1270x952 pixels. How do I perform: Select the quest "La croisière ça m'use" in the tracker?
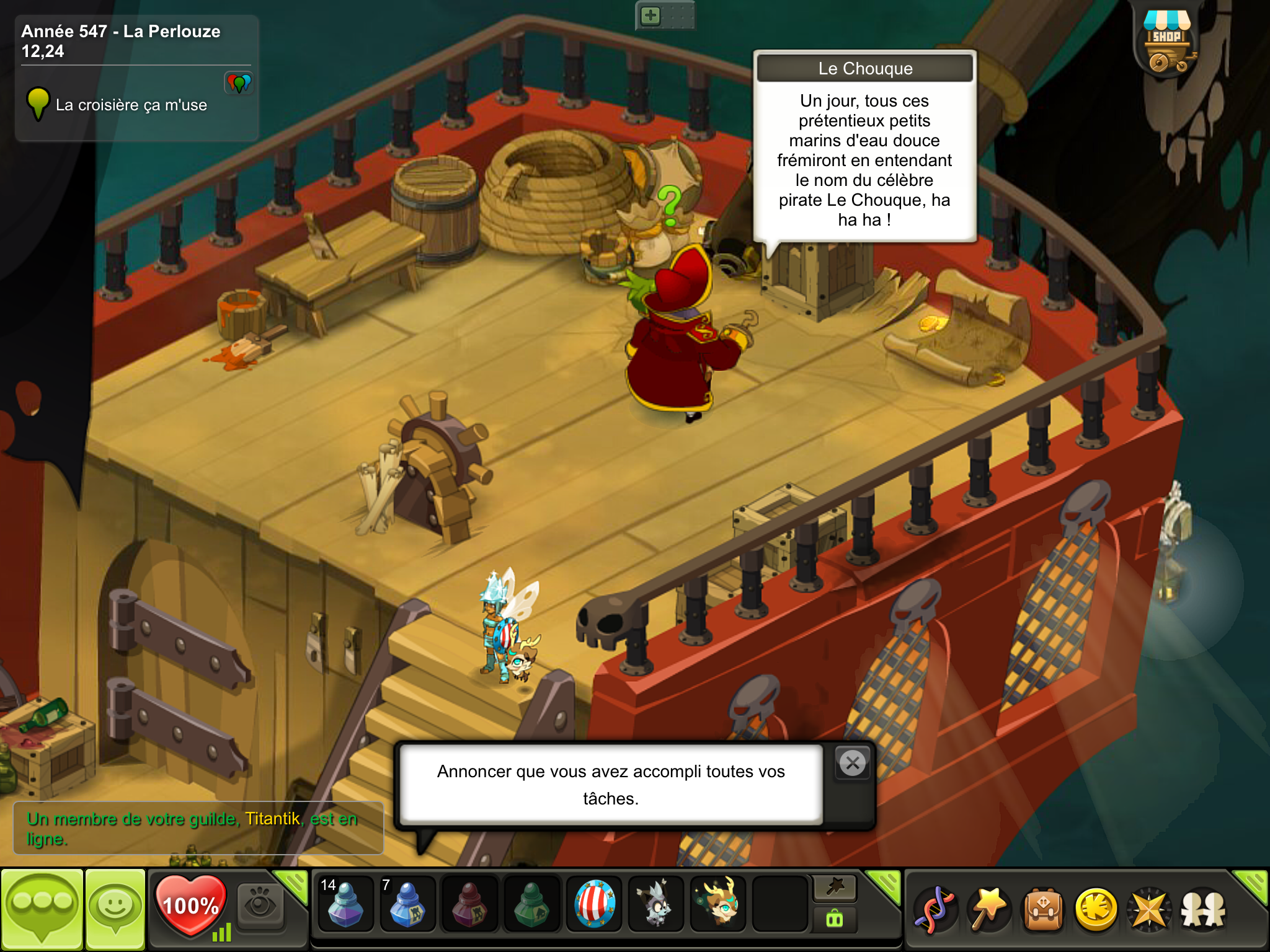pyautogui.click(x=131, y=105)
